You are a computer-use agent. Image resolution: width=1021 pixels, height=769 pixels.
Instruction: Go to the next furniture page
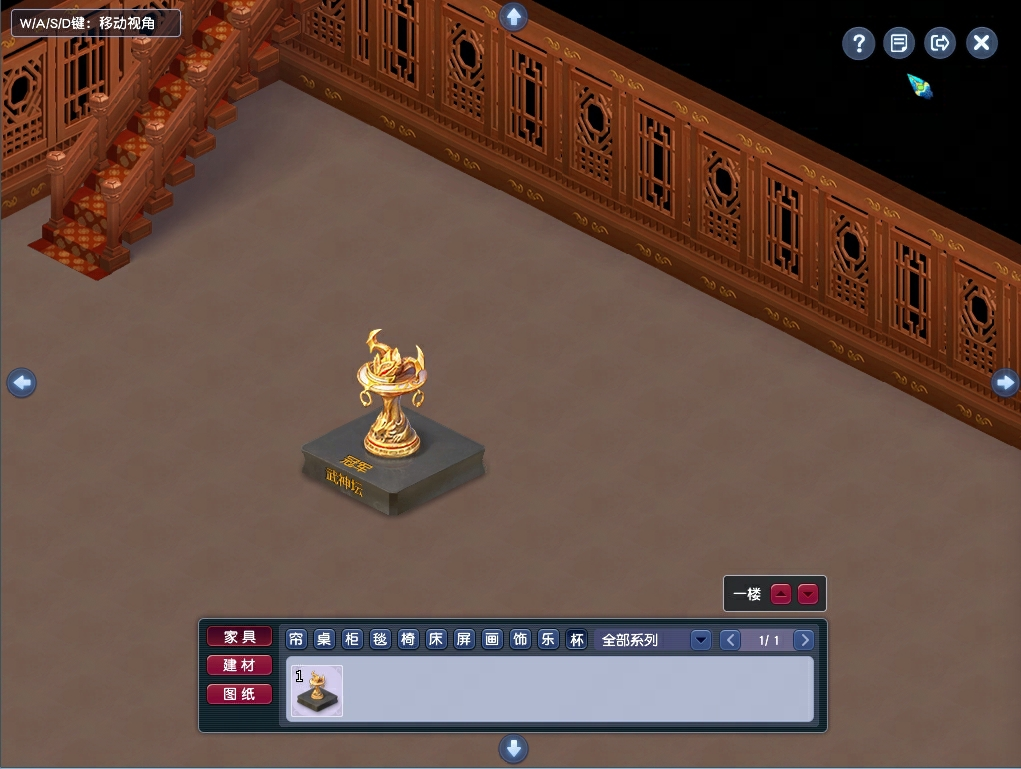(803, 640)
